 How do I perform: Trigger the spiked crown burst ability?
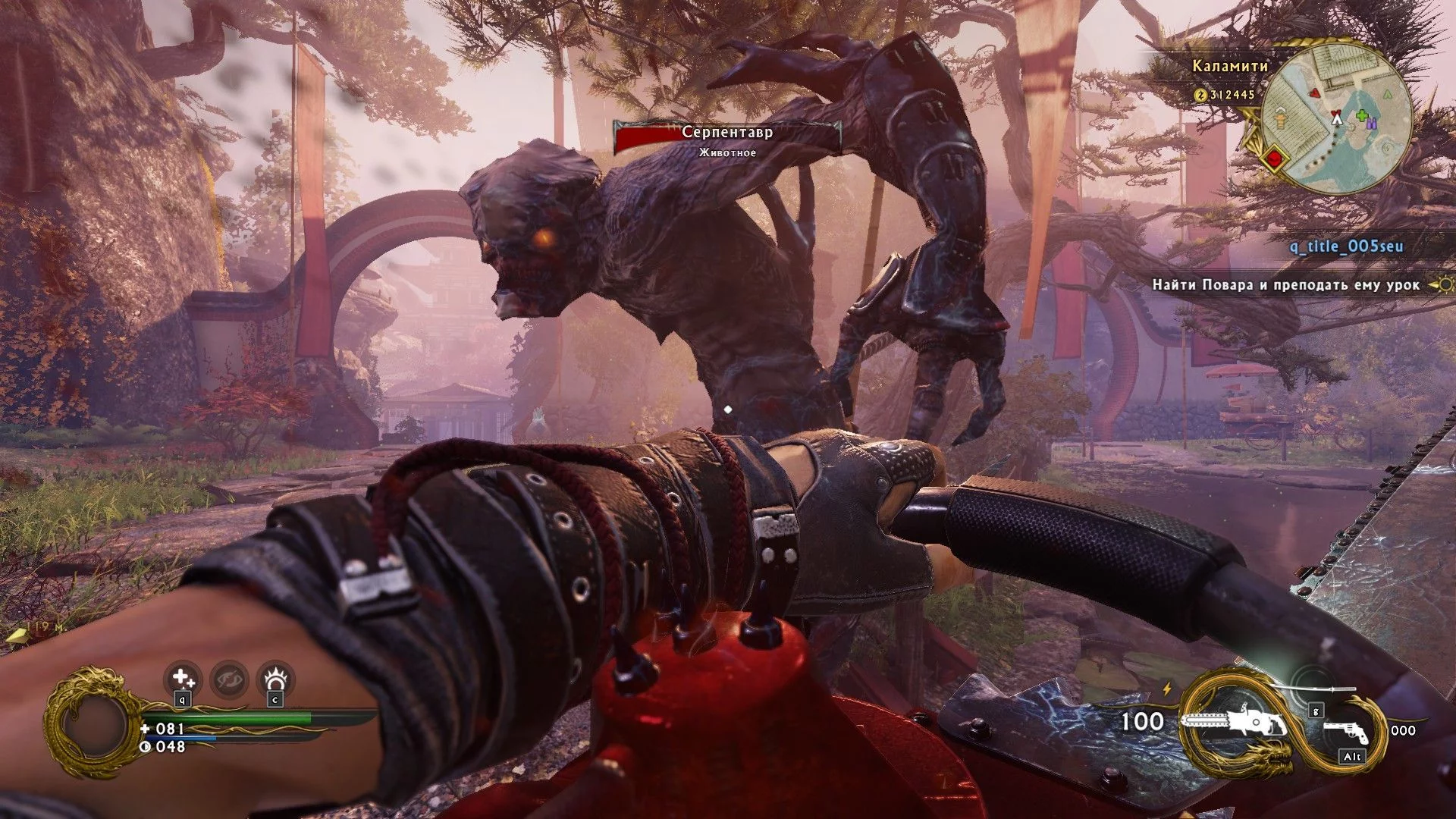pos(275,679)
